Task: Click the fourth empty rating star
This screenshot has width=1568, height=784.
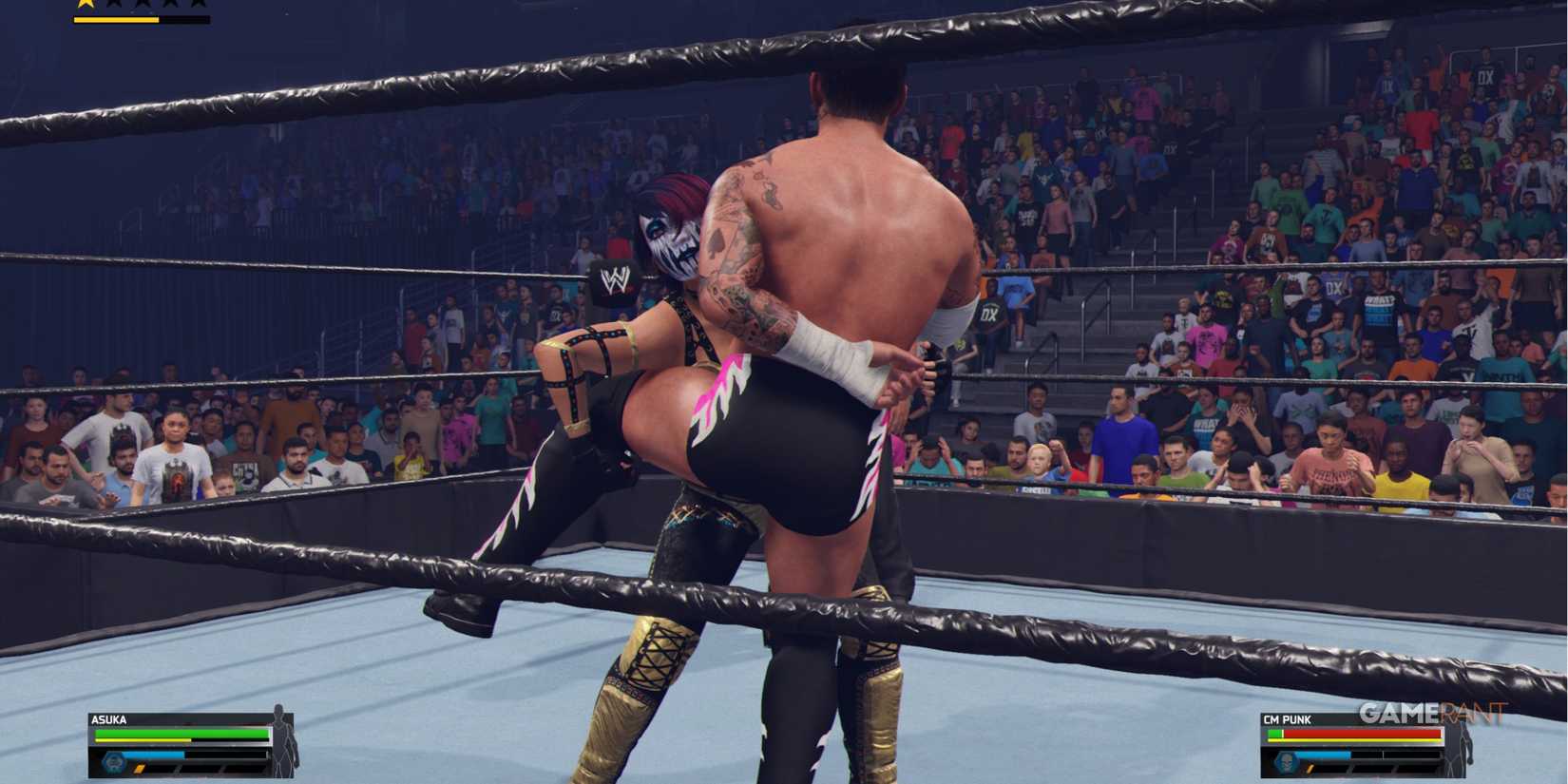Action: [170, 6]
